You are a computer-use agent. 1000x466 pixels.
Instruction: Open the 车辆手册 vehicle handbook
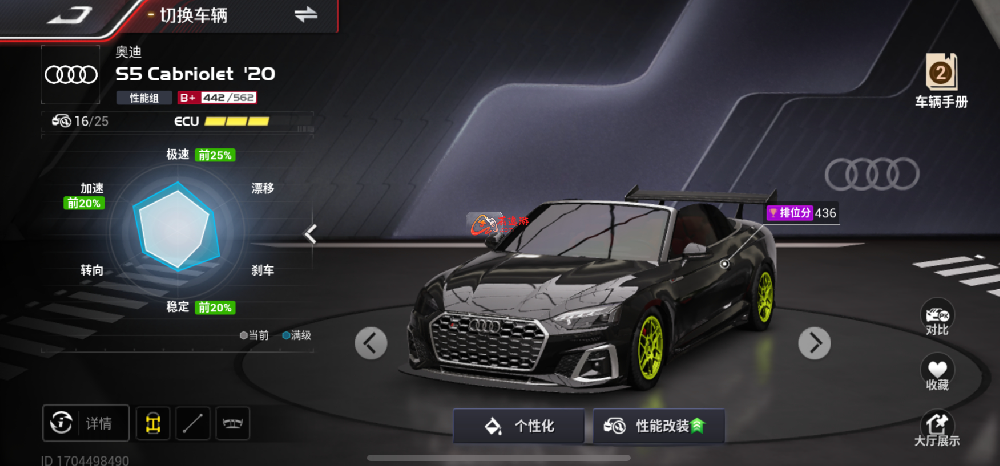(x=941, y=82)
